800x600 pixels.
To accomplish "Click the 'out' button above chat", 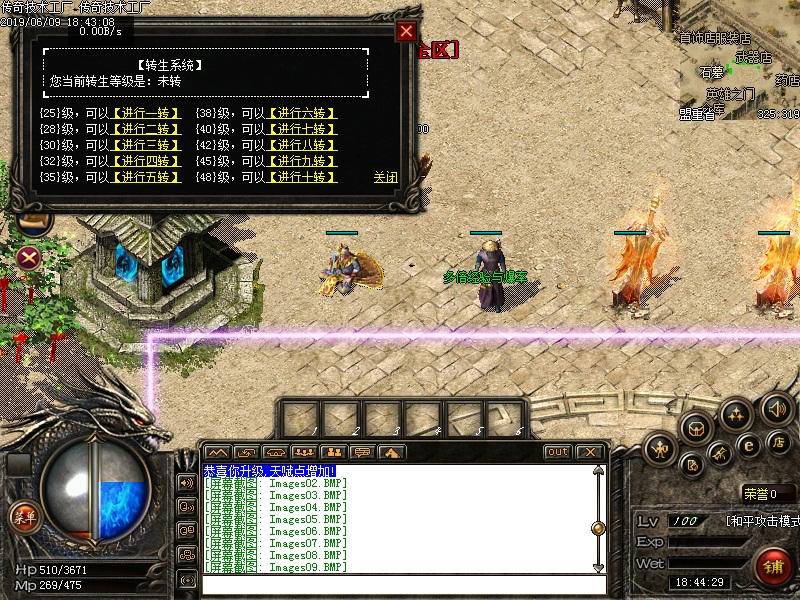I will pyautogui.click(x=557, y=452).
